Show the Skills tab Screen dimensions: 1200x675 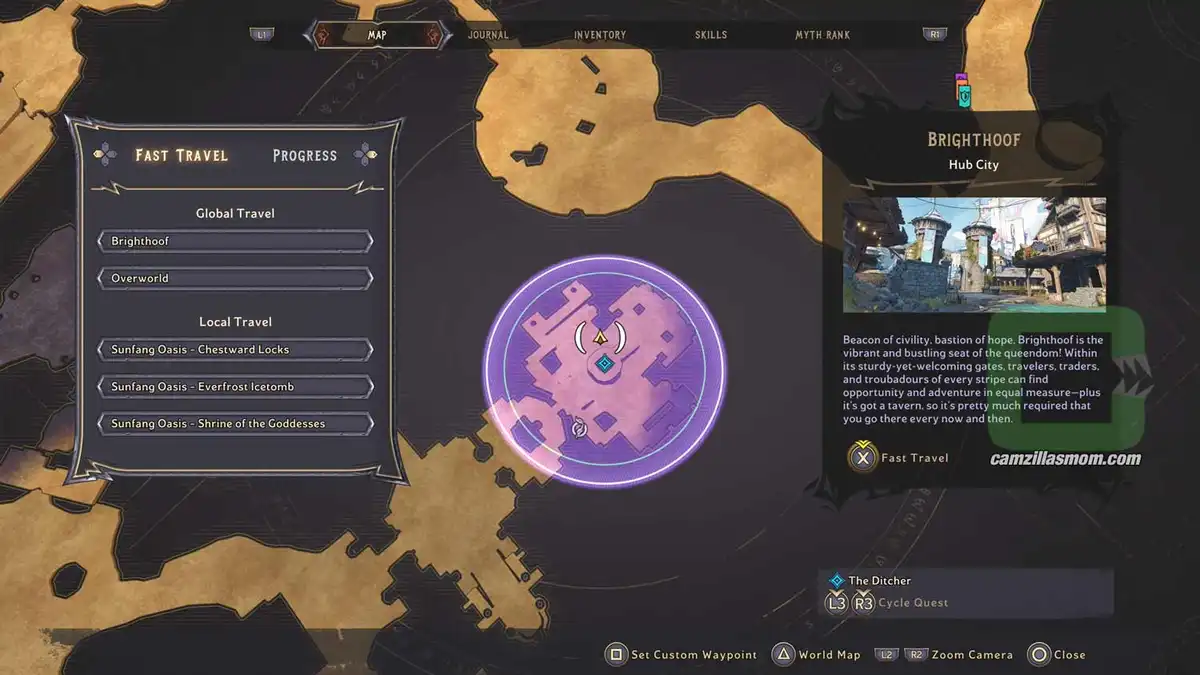(711, 35)
